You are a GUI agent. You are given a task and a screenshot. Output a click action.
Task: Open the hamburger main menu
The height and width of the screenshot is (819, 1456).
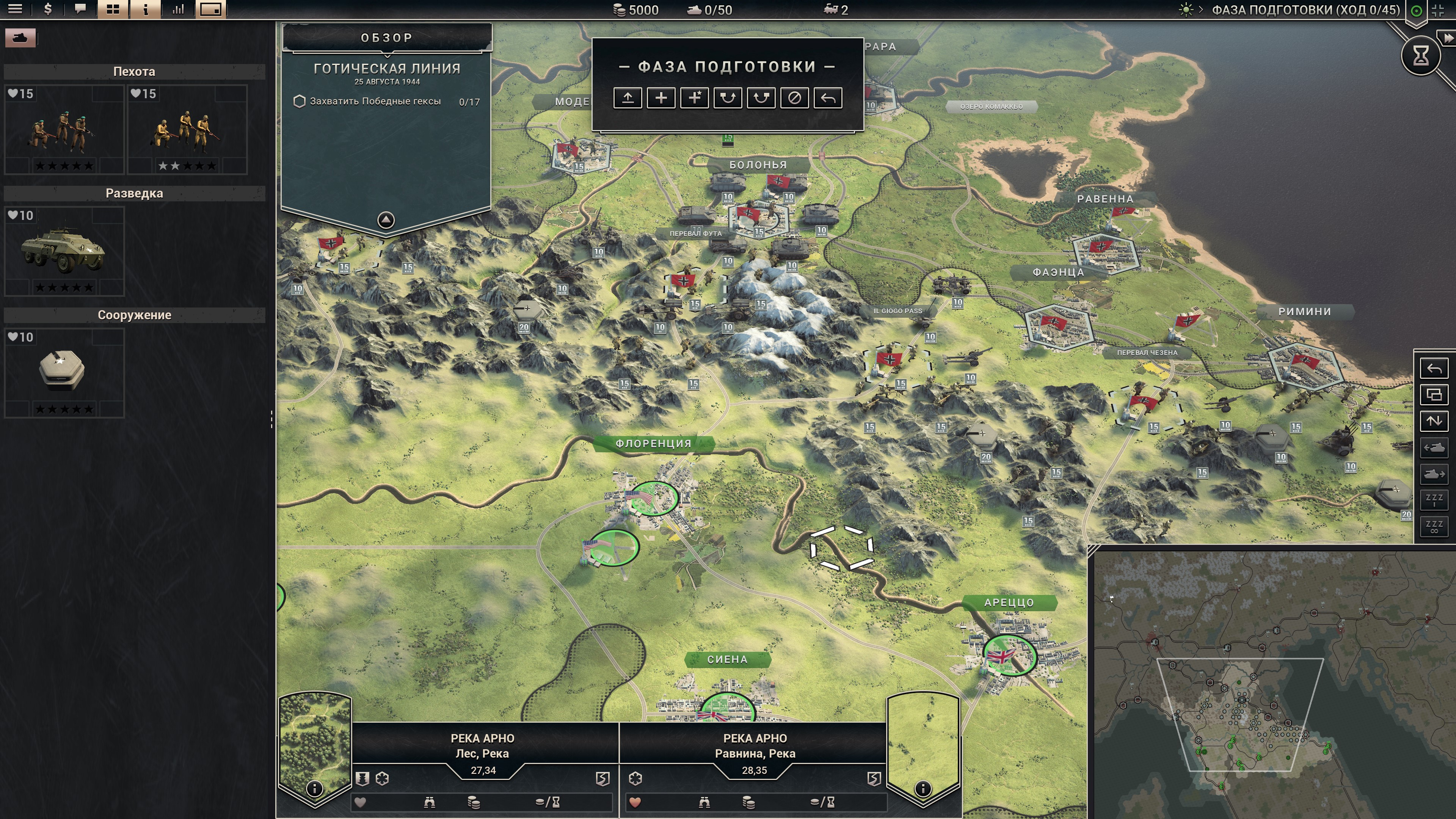tap(15, 9)
